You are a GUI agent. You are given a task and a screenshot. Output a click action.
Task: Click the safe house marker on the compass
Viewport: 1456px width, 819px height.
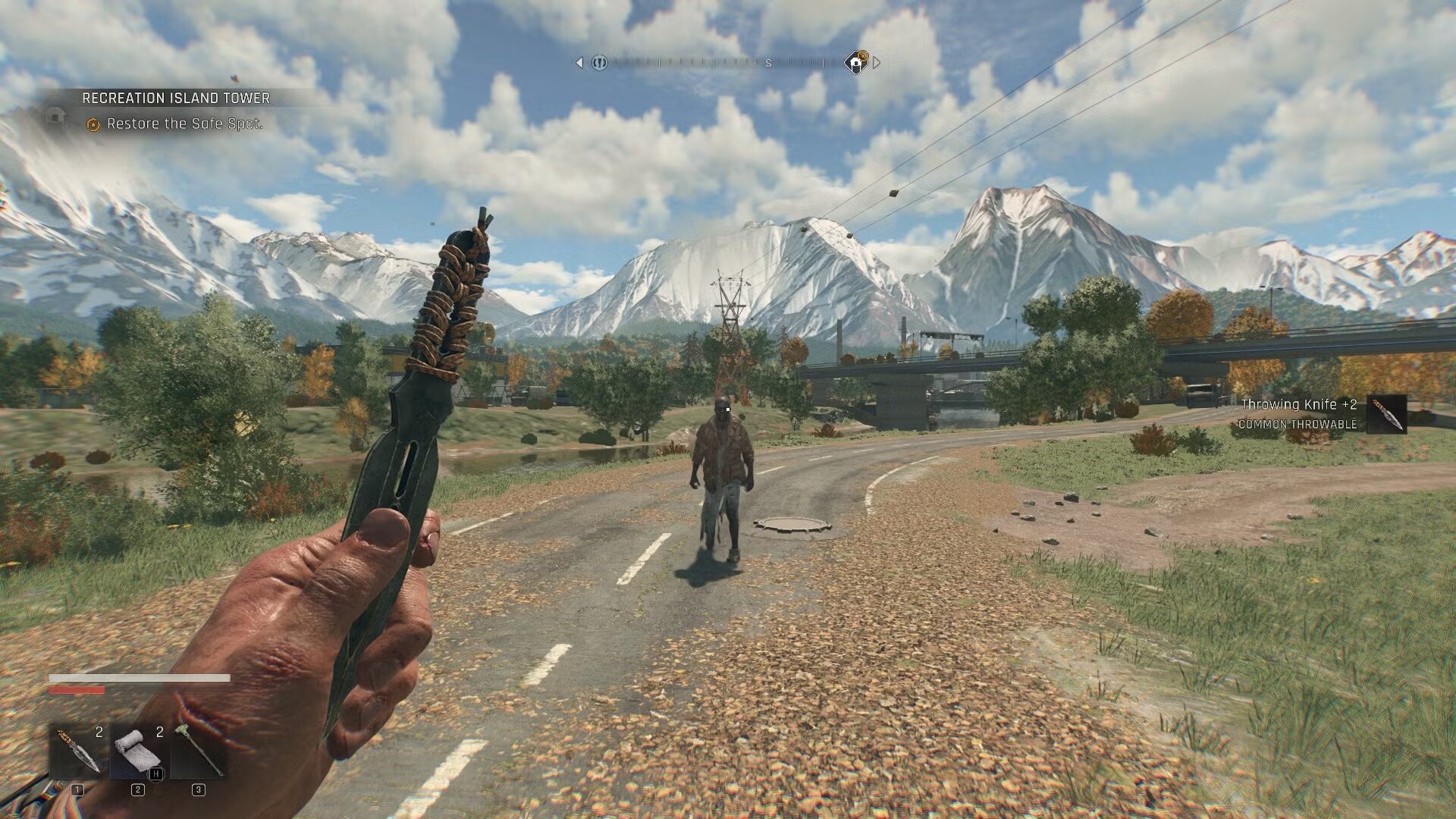click(856, 63)
